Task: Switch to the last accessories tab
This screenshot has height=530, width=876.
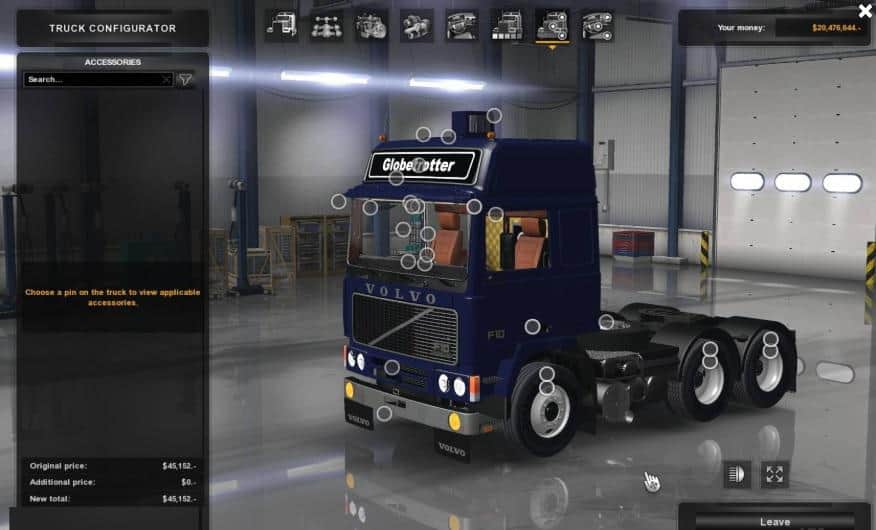Action: point(597,25)
